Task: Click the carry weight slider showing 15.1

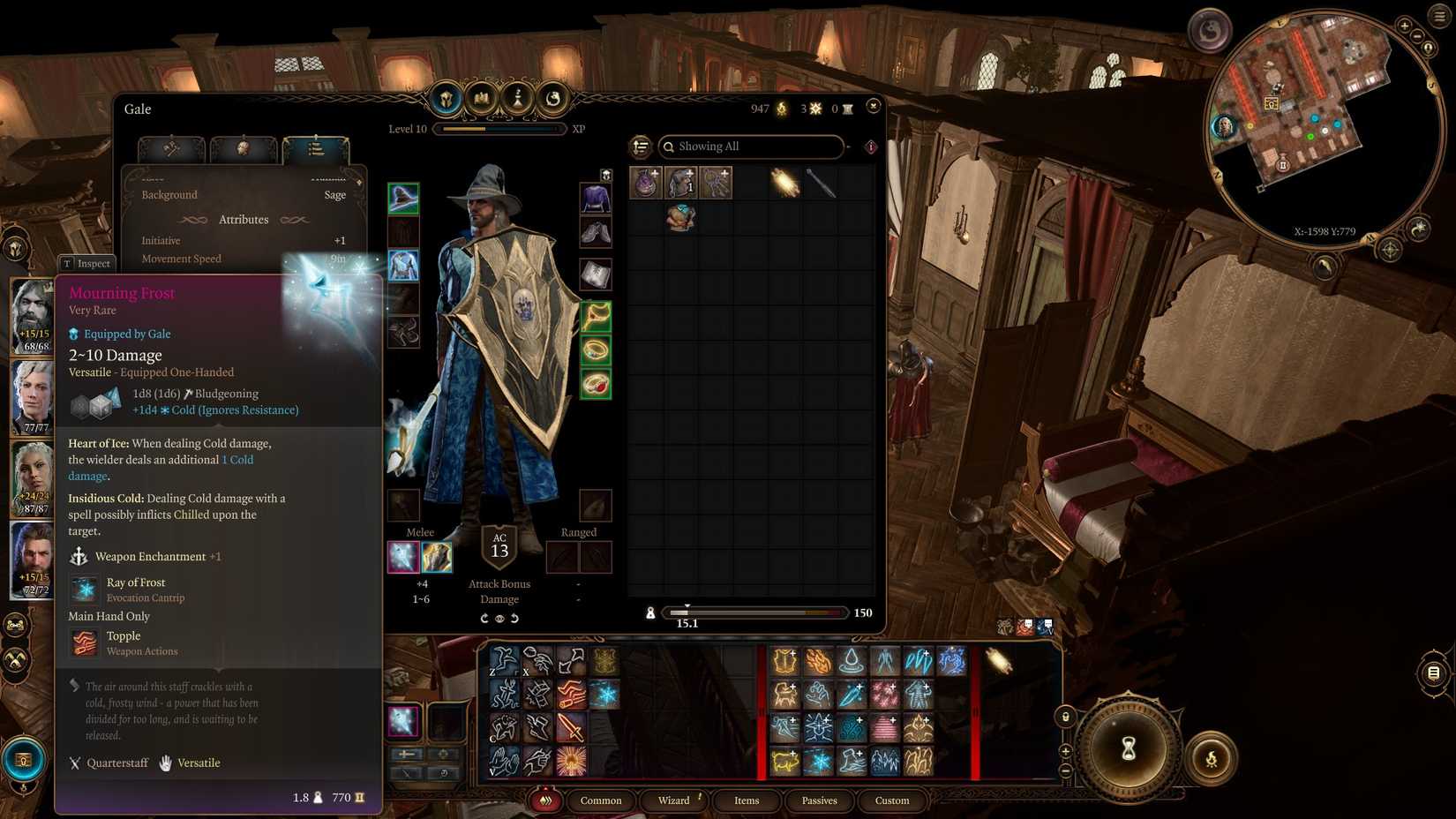Action: (x=688, y=612)
